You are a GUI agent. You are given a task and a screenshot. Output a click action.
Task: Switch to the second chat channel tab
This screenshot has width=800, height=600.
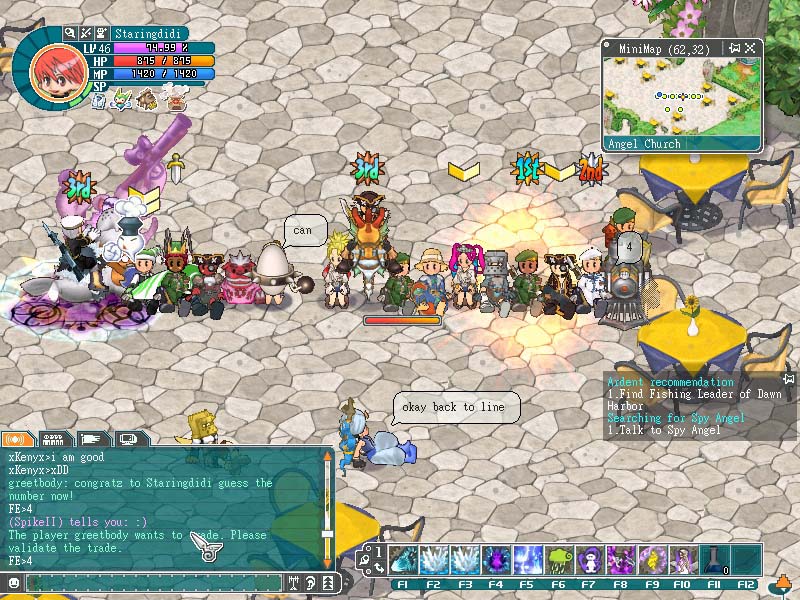[55, 438]
